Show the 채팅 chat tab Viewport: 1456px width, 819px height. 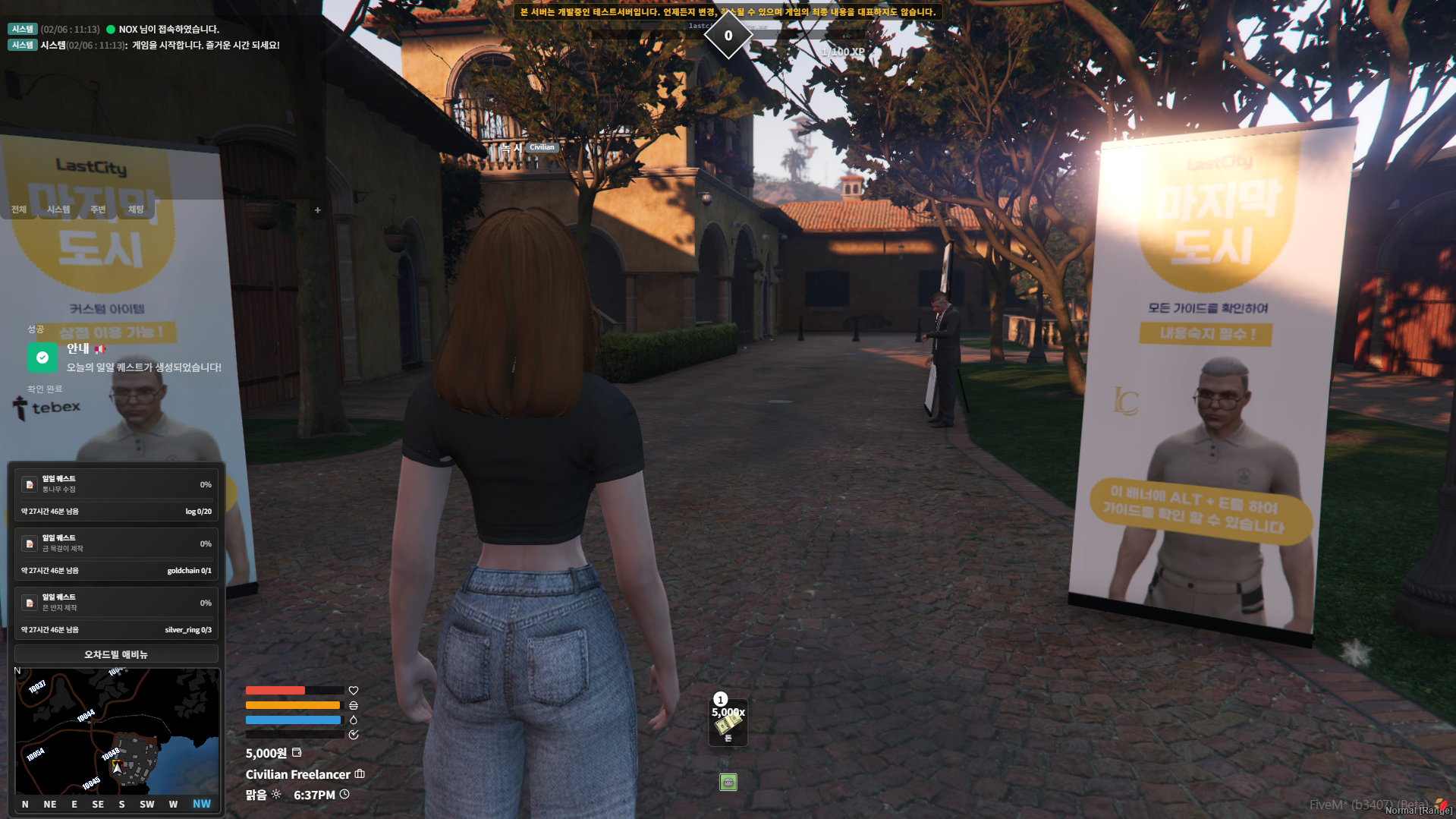(x=136, y=209)
